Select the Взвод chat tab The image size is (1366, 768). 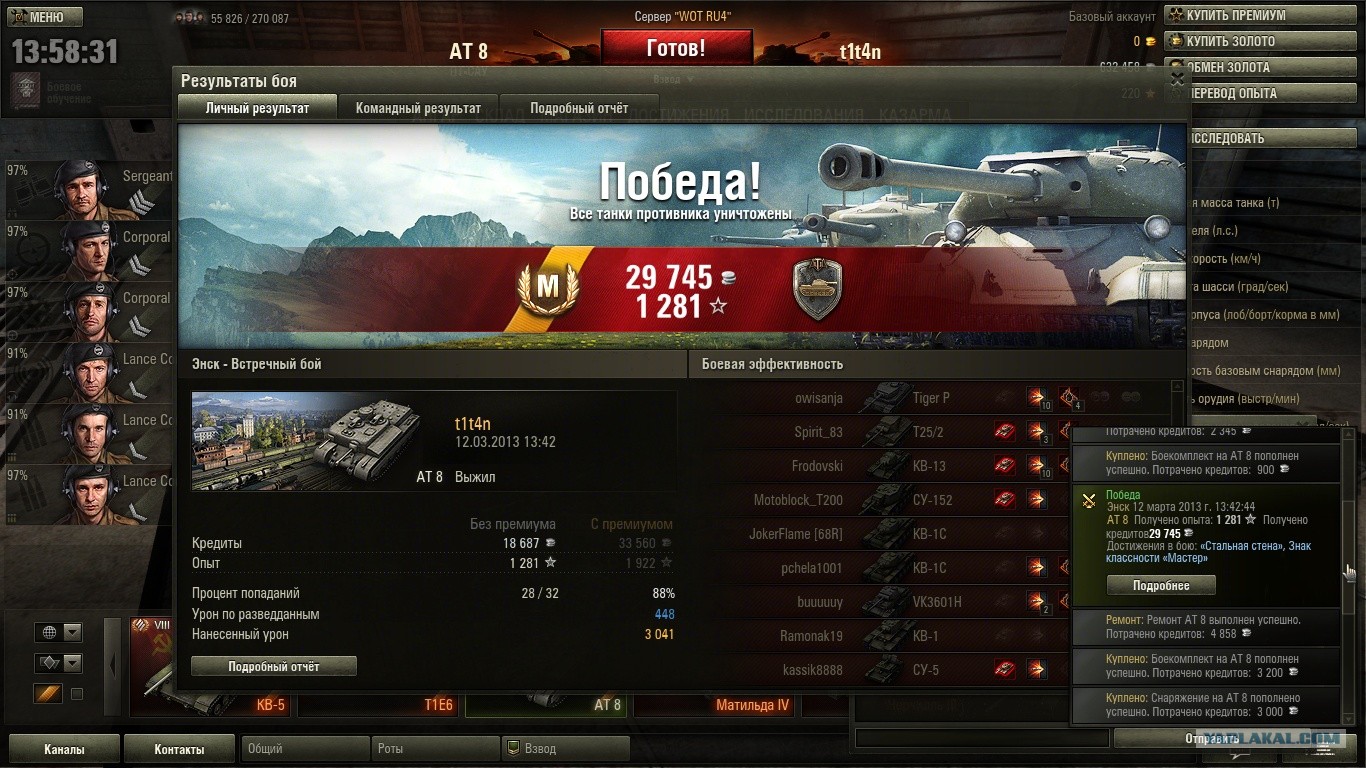[x=566, y=748]
